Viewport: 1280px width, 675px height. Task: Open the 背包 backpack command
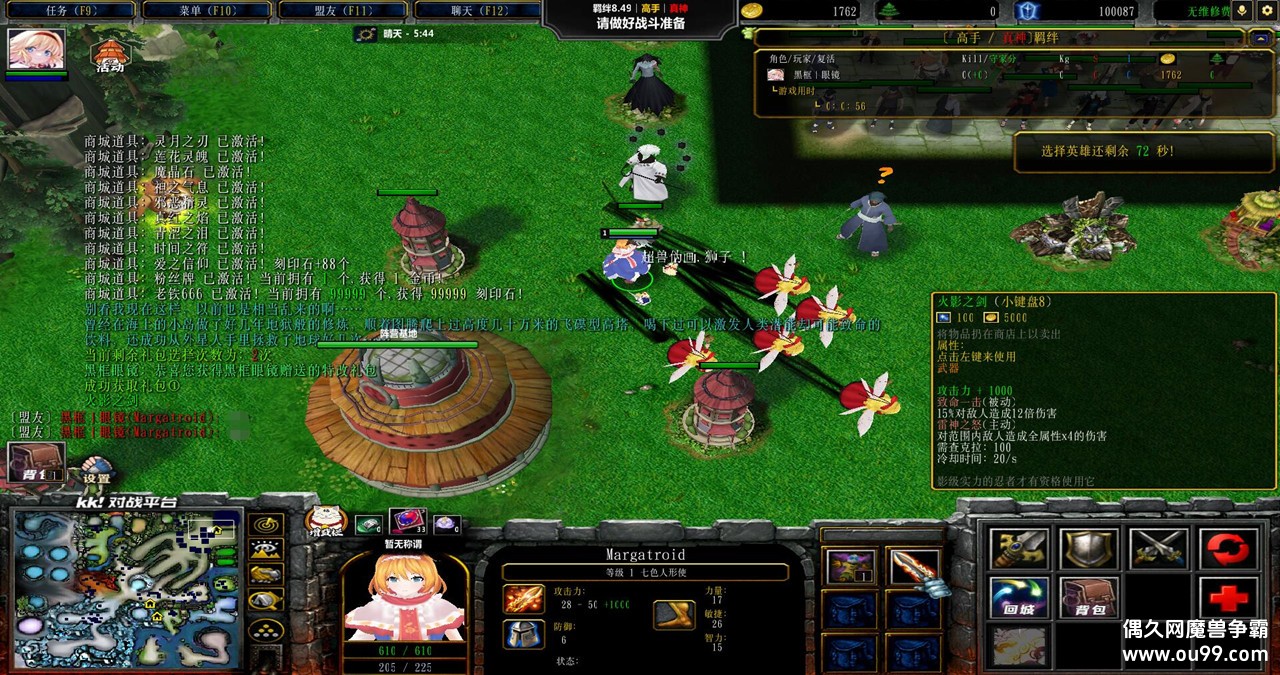click(1090, 597)
